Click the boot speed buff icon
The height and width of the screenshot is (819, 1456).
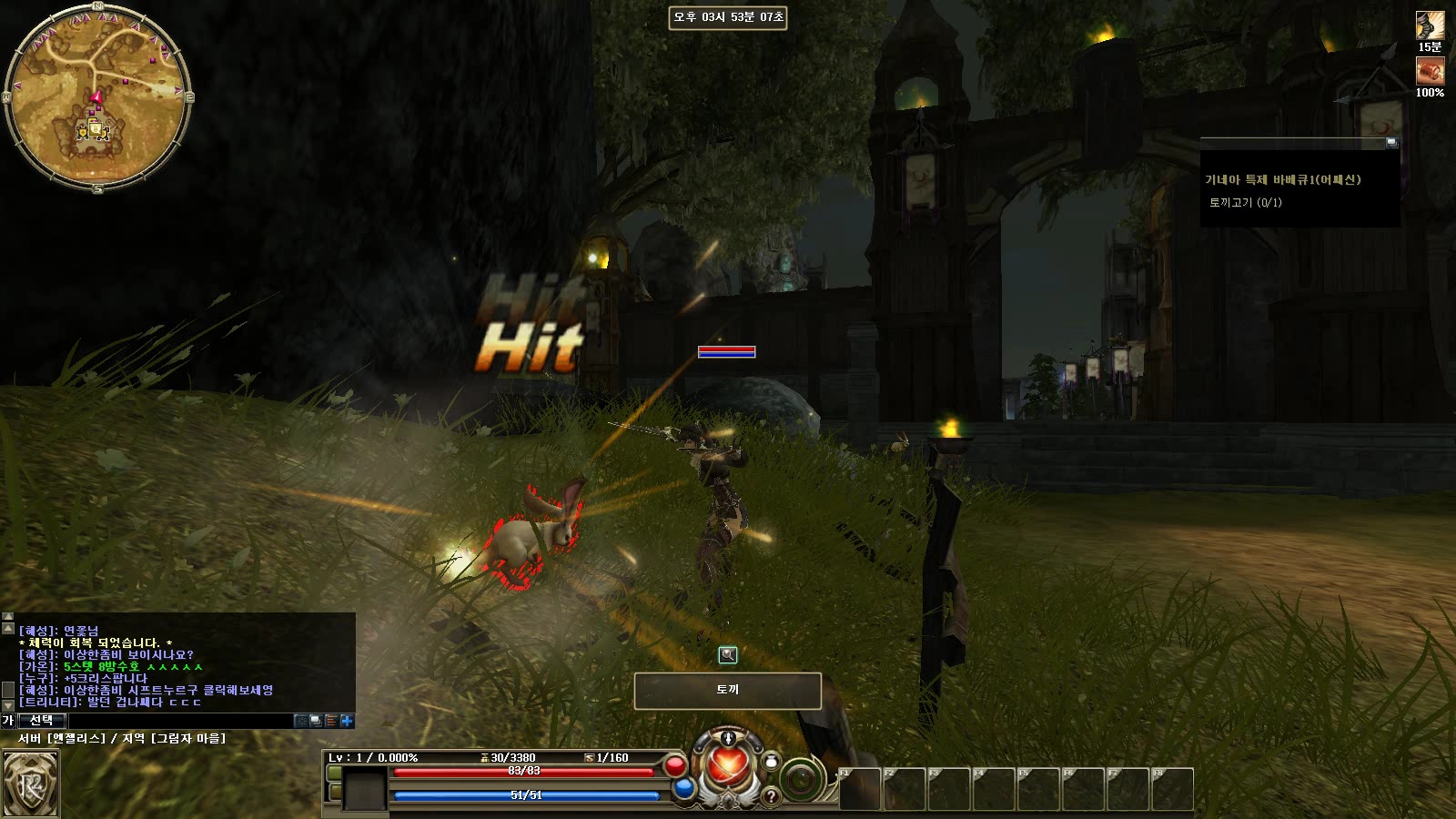(1430, 25)
